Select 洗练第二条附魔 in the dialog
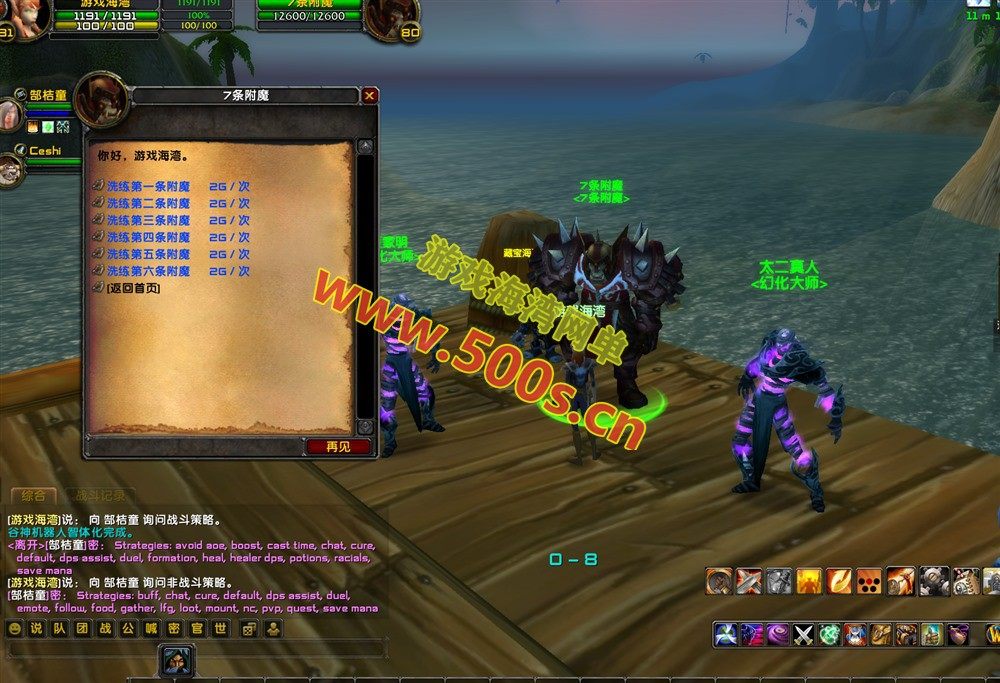 tap(148, 203)
